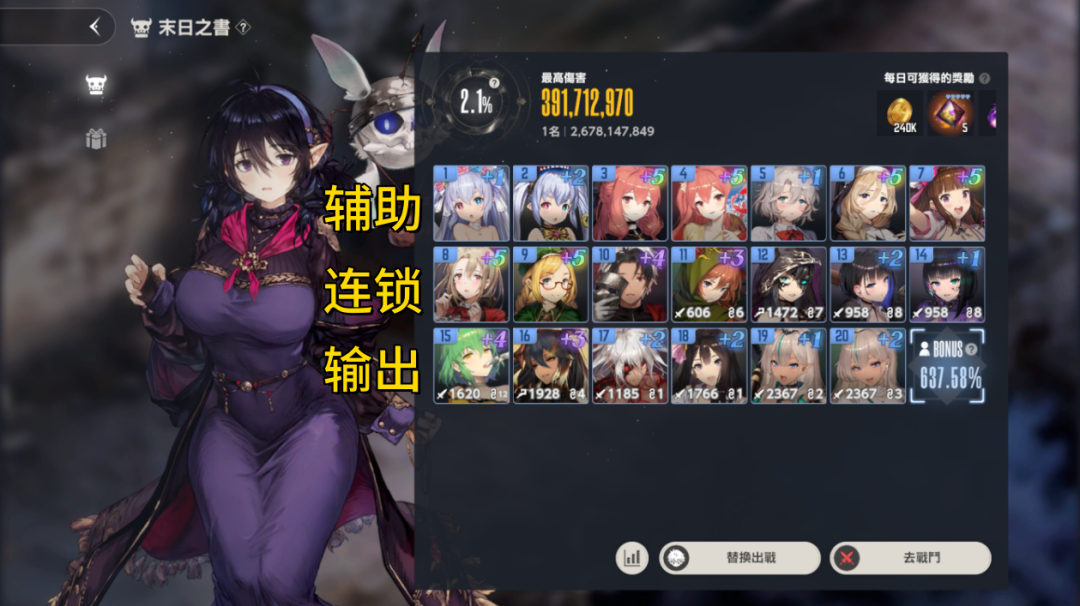The height and width of the screenshot is (606, 1080).
Task: Select character slot 11 with 606 power
Action: pos(709,284)
